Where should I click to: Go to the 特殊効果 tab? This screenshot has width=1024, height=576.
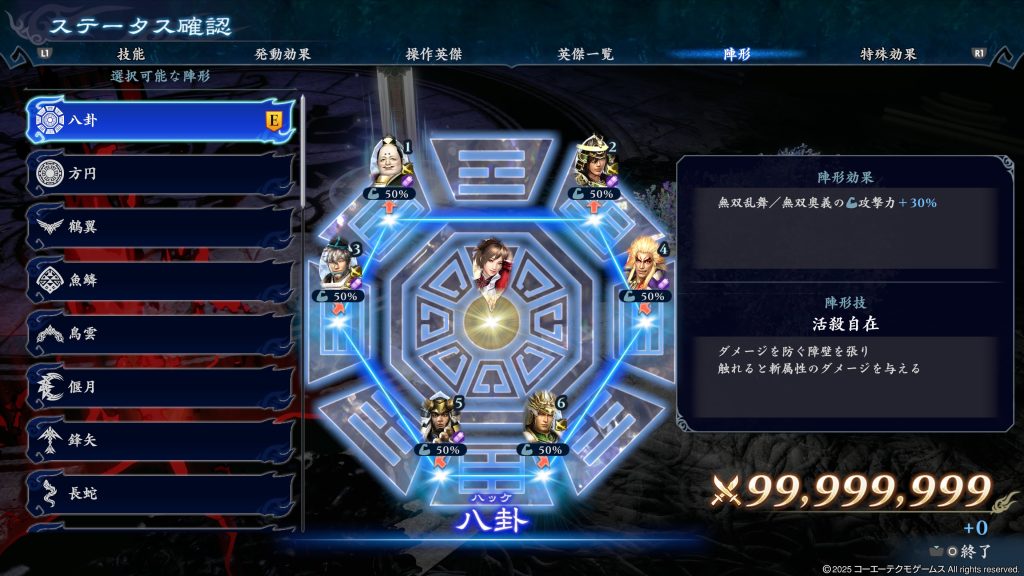point(888,54)
